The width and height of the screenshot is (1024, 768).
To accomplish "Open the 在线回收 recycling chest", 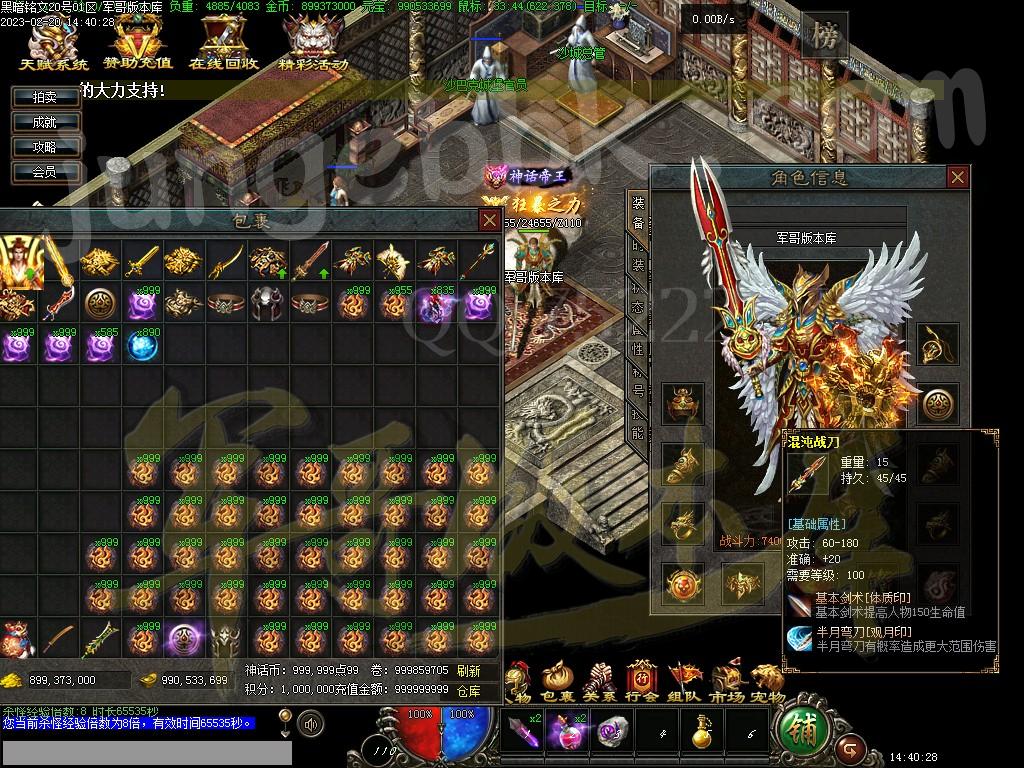I will 224,46.
